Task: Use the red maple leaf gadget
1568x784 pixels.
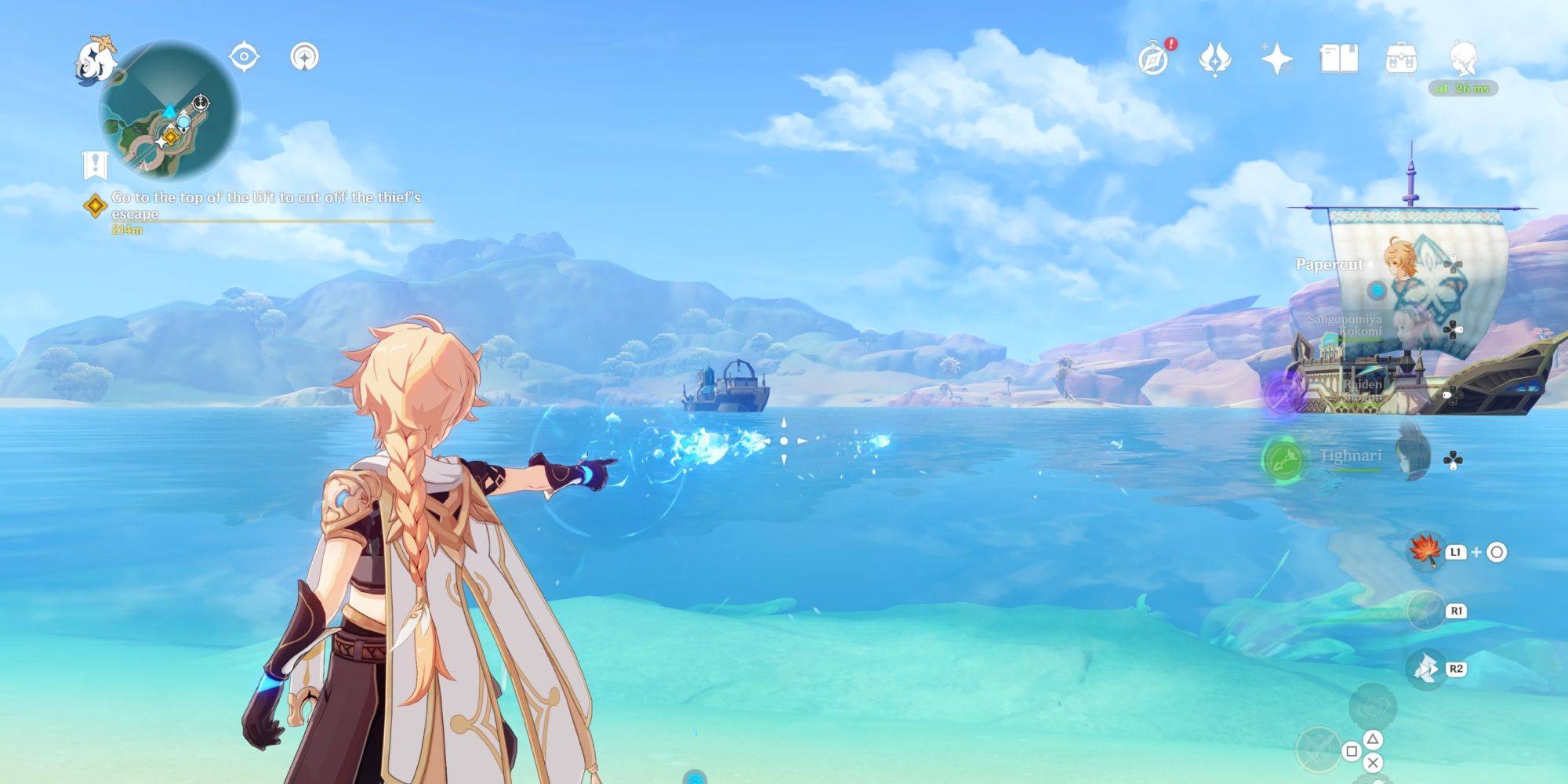Action: (x=1425, y=552)
